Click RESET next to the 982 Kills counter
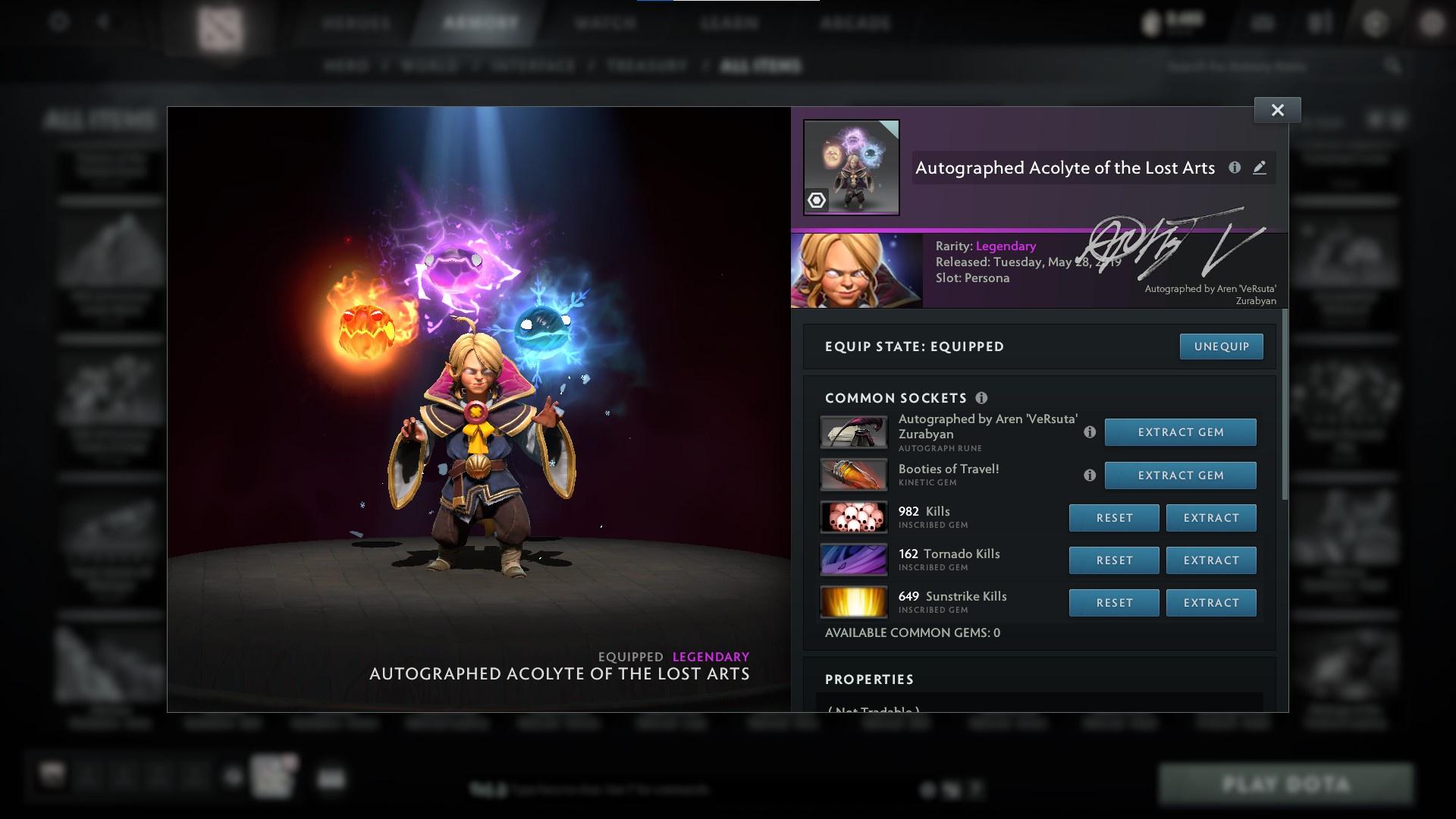 click(1113, 517)
